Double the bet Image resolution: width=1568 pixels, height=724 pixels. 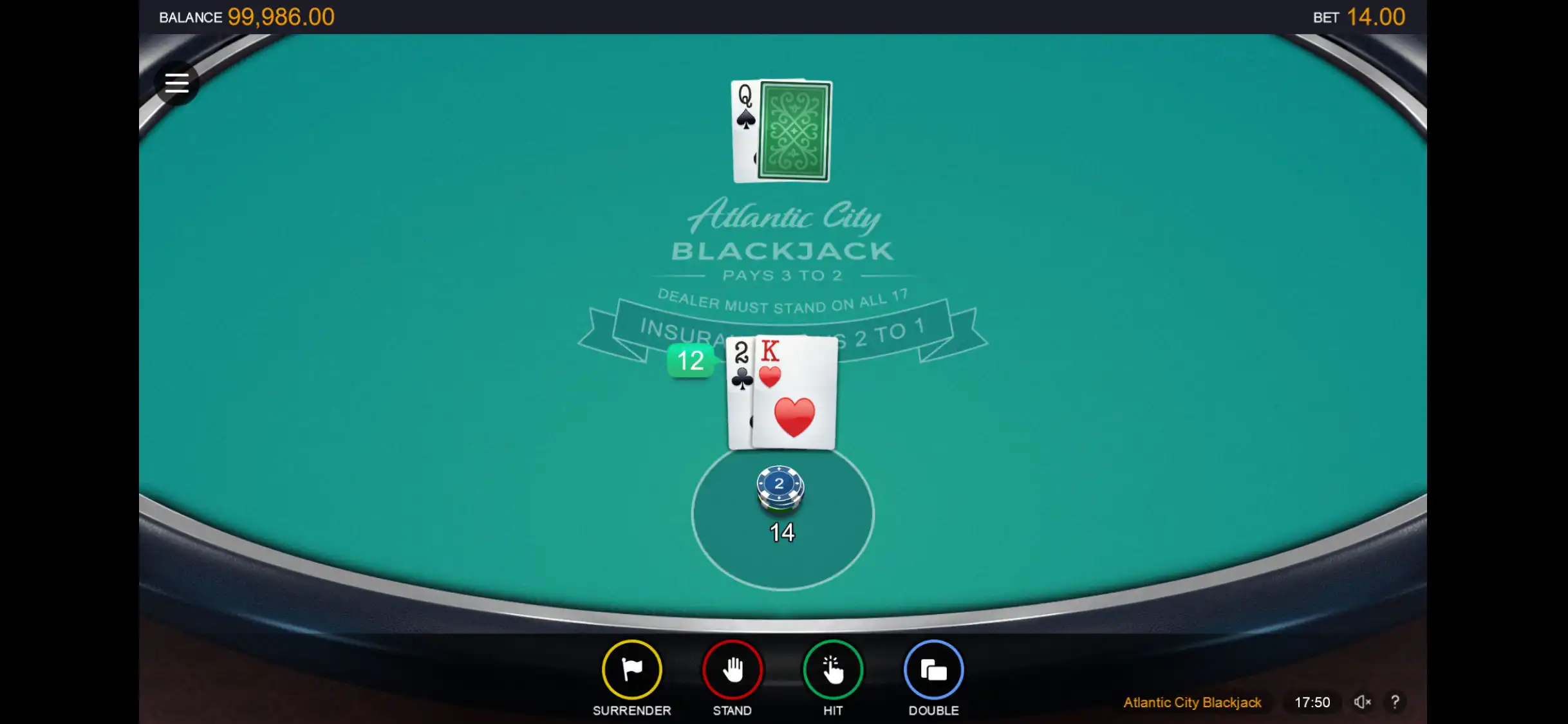(x=933, y=670)
